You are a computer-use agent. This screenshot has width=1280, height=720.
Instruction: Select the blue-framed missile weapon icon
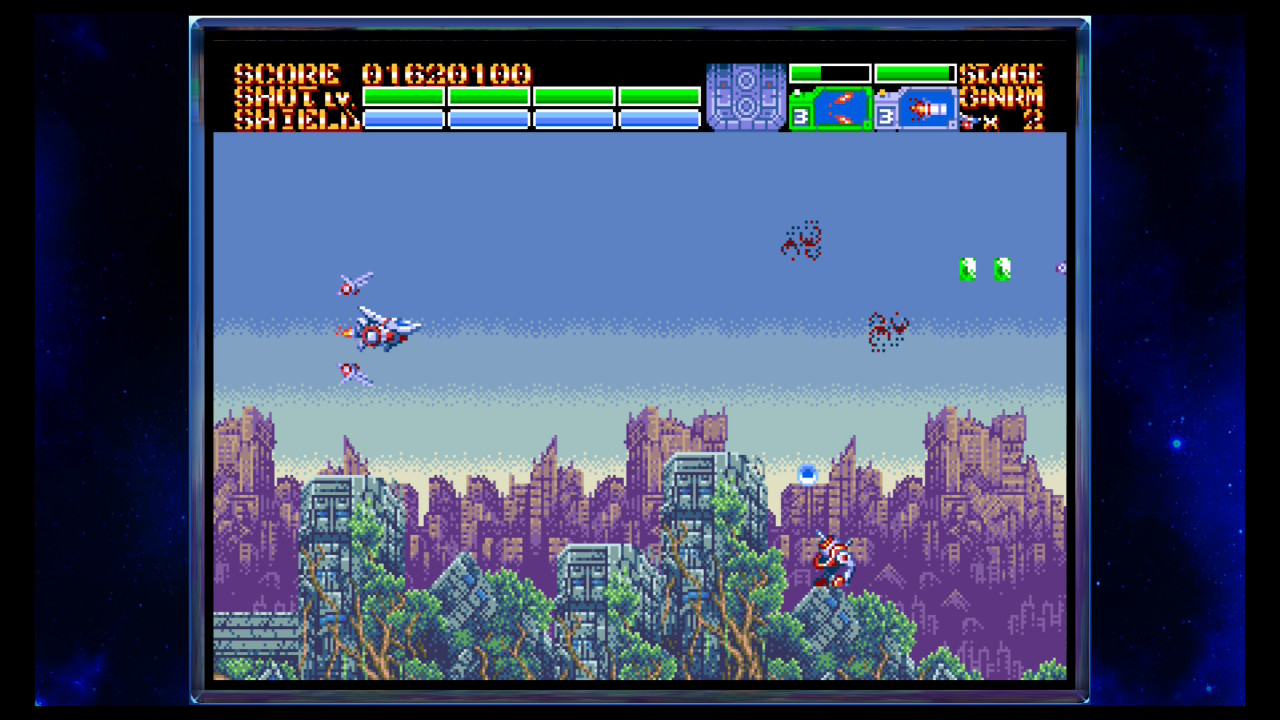coord(926,109)
